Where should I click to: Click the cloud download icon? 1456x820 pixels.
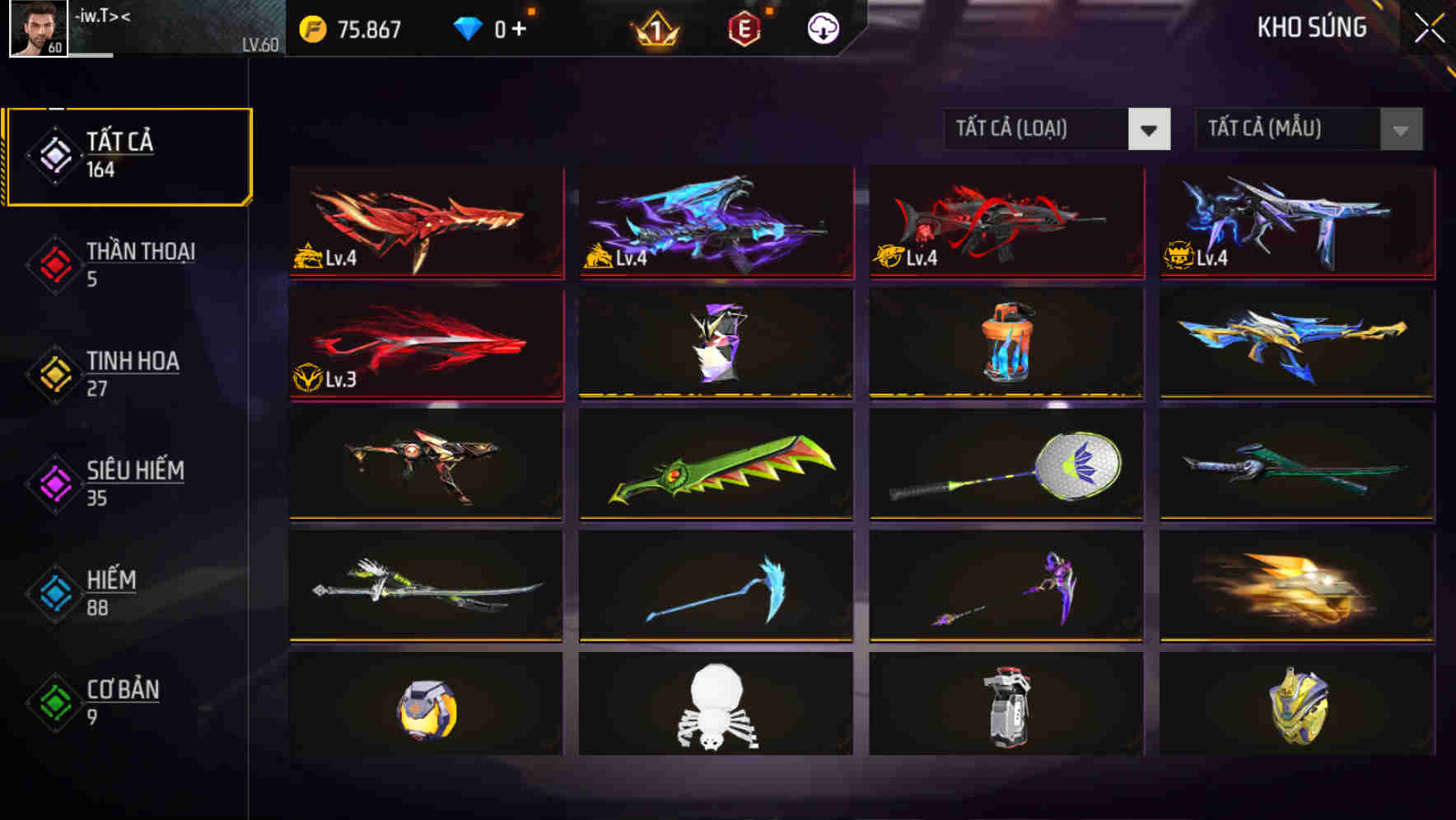coord(821,29)
